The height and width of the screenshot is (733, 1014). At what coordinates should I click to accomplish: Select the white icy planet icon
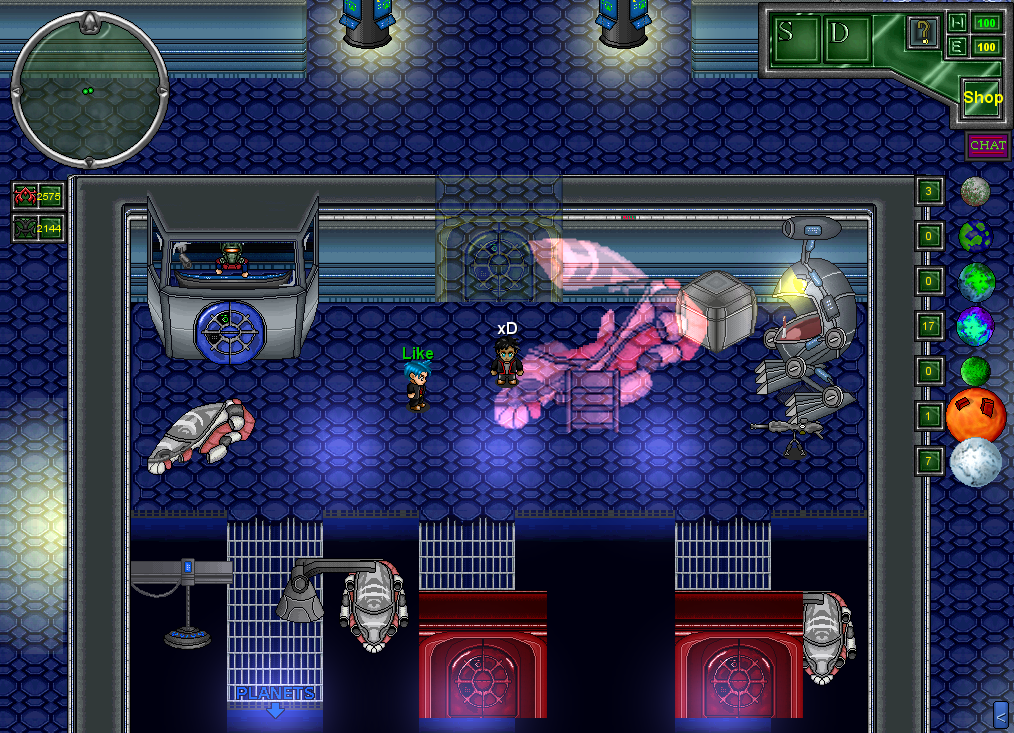pos(975,462)
